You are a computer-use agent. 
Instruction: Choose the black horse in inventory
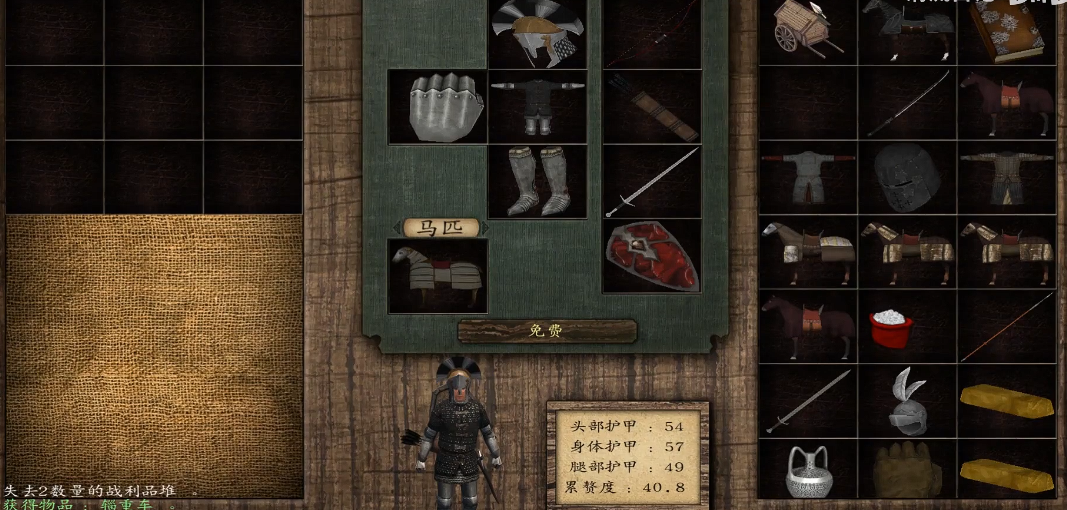pos(907,30)
